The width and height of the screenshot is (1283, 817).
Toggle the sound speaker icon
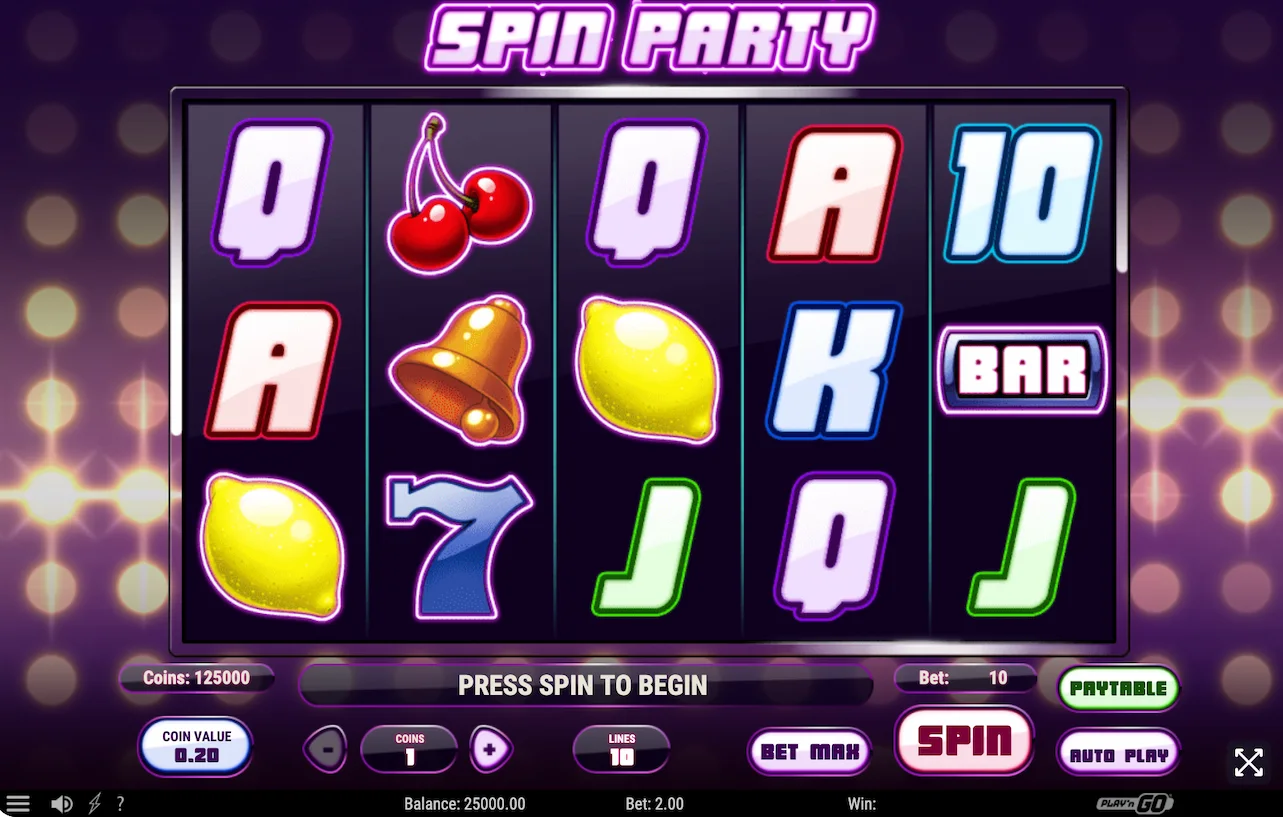(62, 804)
